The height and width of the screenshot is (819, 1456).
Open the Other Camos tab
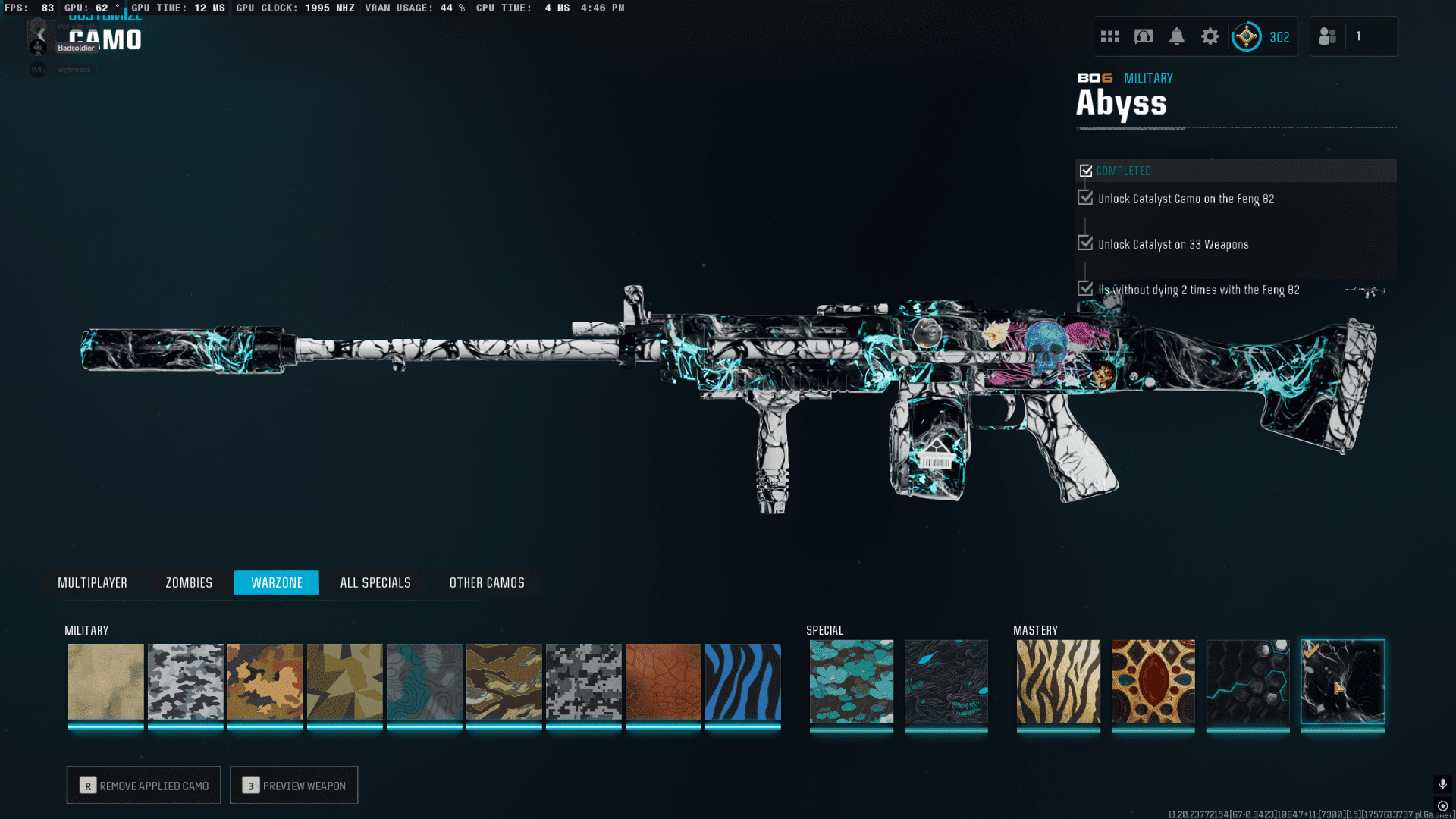(487, 582)
